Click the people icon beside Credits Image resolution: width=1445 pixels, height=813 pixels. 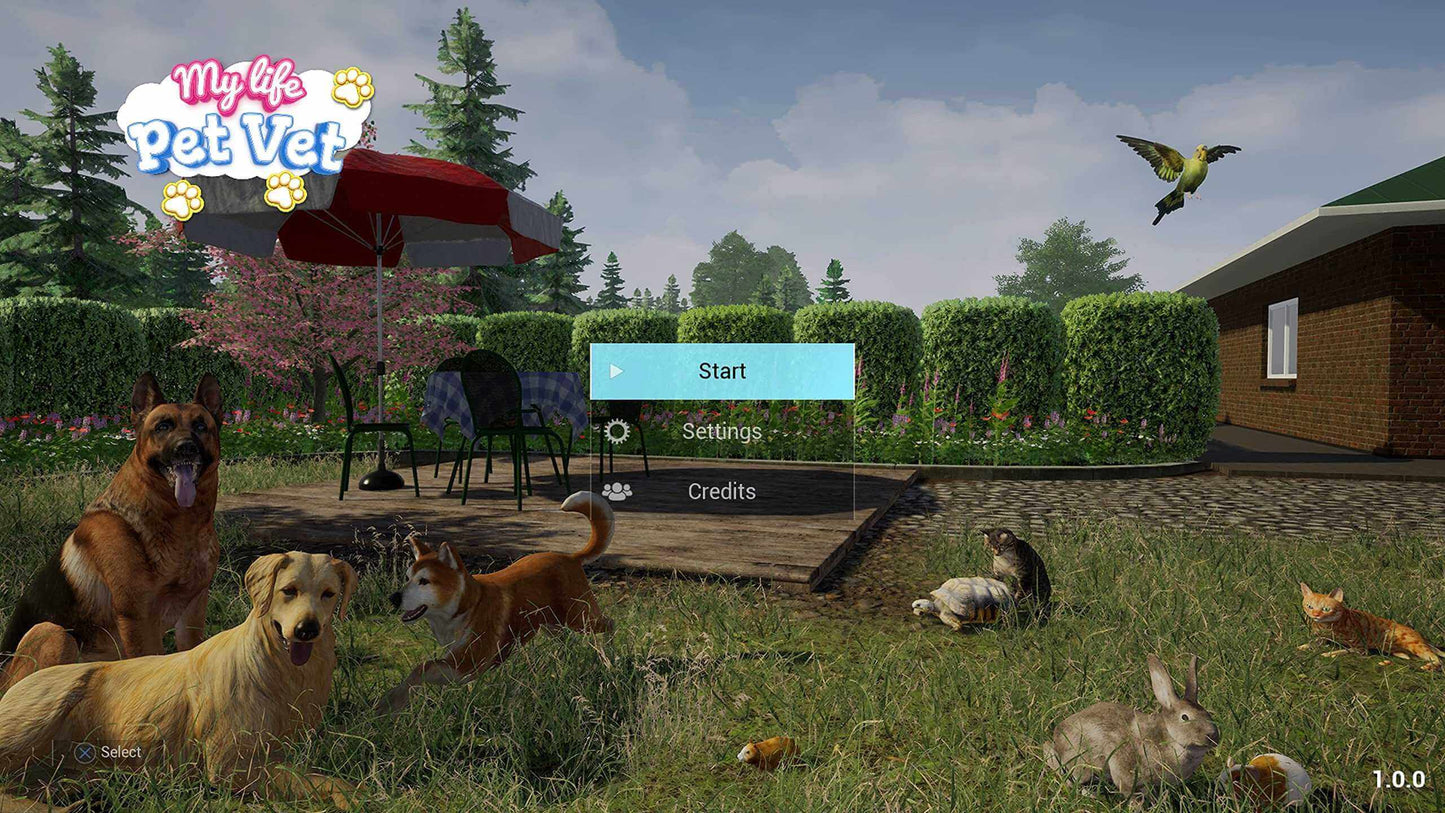pyautogui.click(x=617, y=491)
